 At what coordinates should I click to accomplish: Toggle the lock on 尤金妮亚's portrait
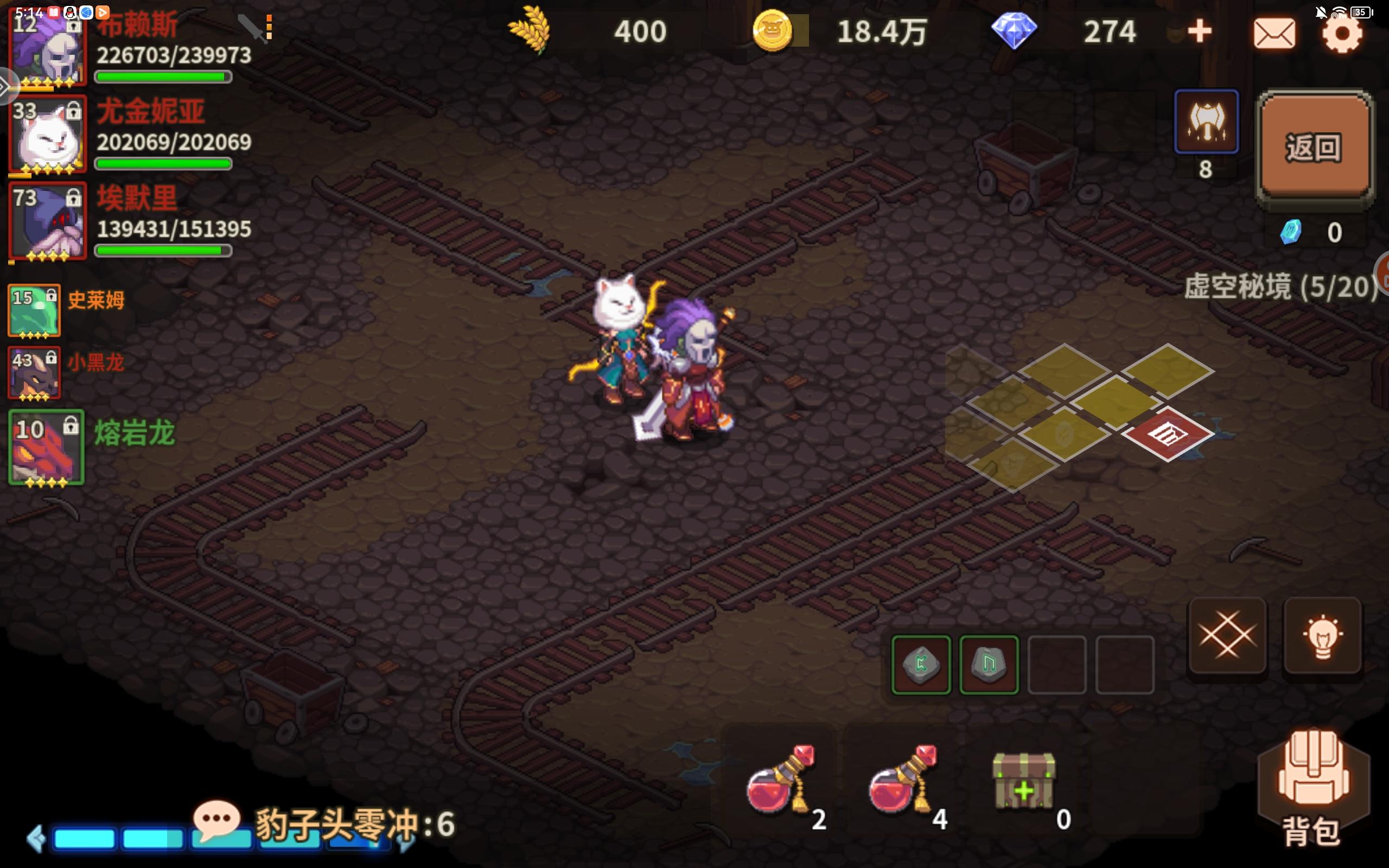(x=73, y=112)
